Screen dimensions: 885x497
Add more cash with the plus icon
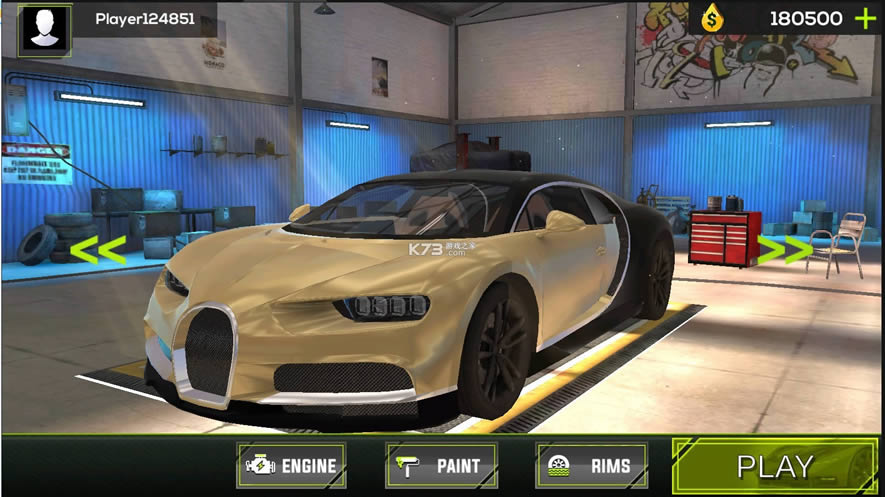point(864,18)
